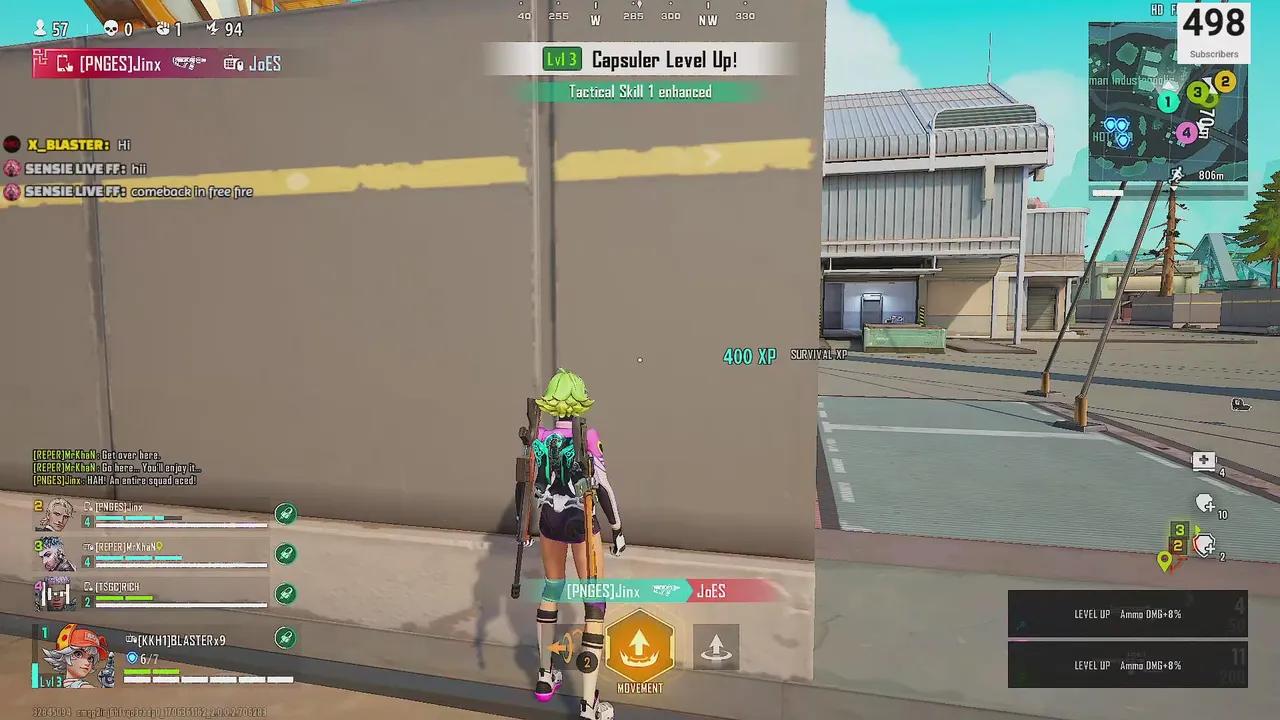The image size is (1280, 720).
Task: Click the shield pickup marker showing 10
Action: pyautogui.click(x=1207, y=505)
